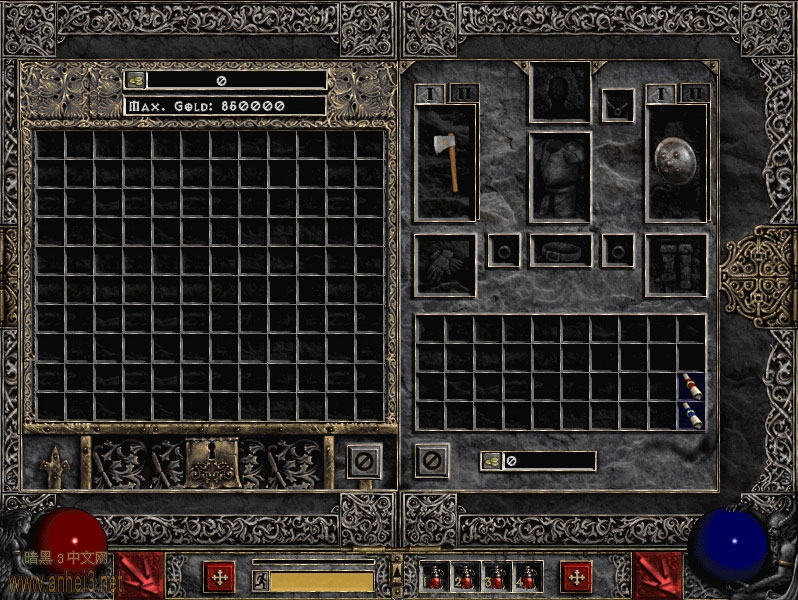Click the empty helmet equipment slot
The width and height of the screenshot is (798, 600).
tap(560, 92)
